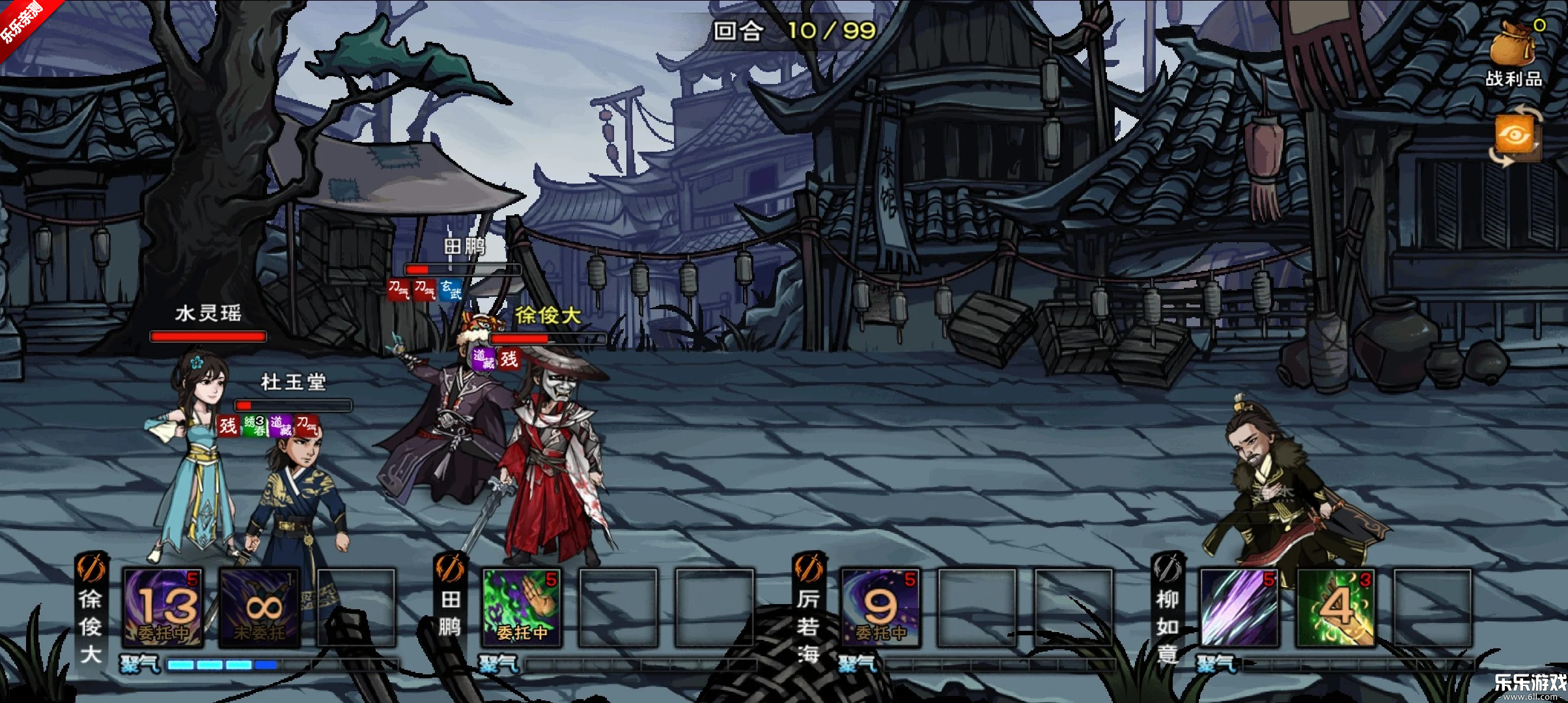This screenshot has height=703, width=1568.
Task: Use 柳如意's purple slash skill
Action: (1239, 608)
